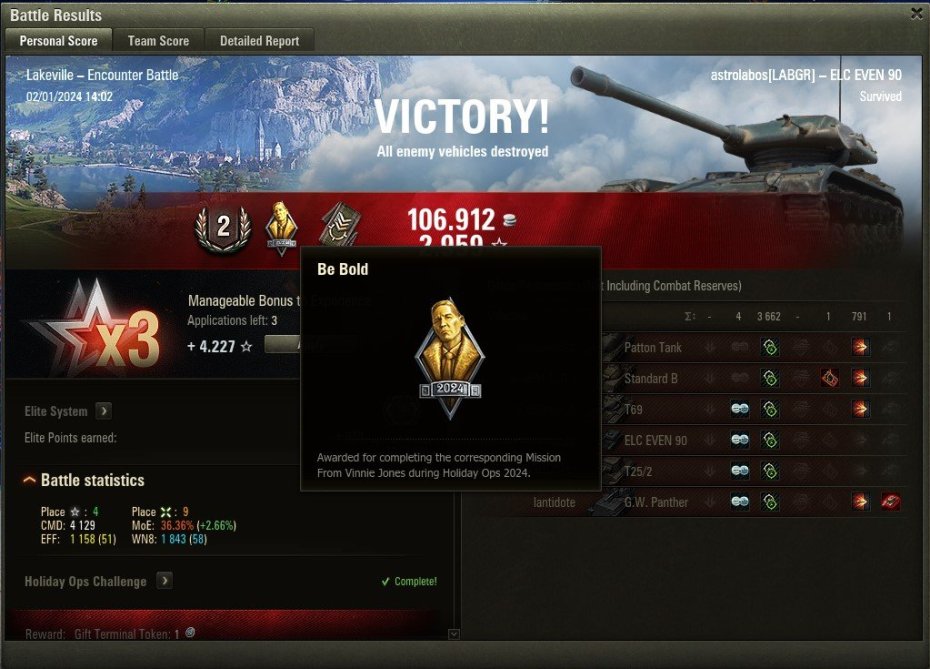Select the Patton Tank row

pyautogui.click(x=651, y=348)
